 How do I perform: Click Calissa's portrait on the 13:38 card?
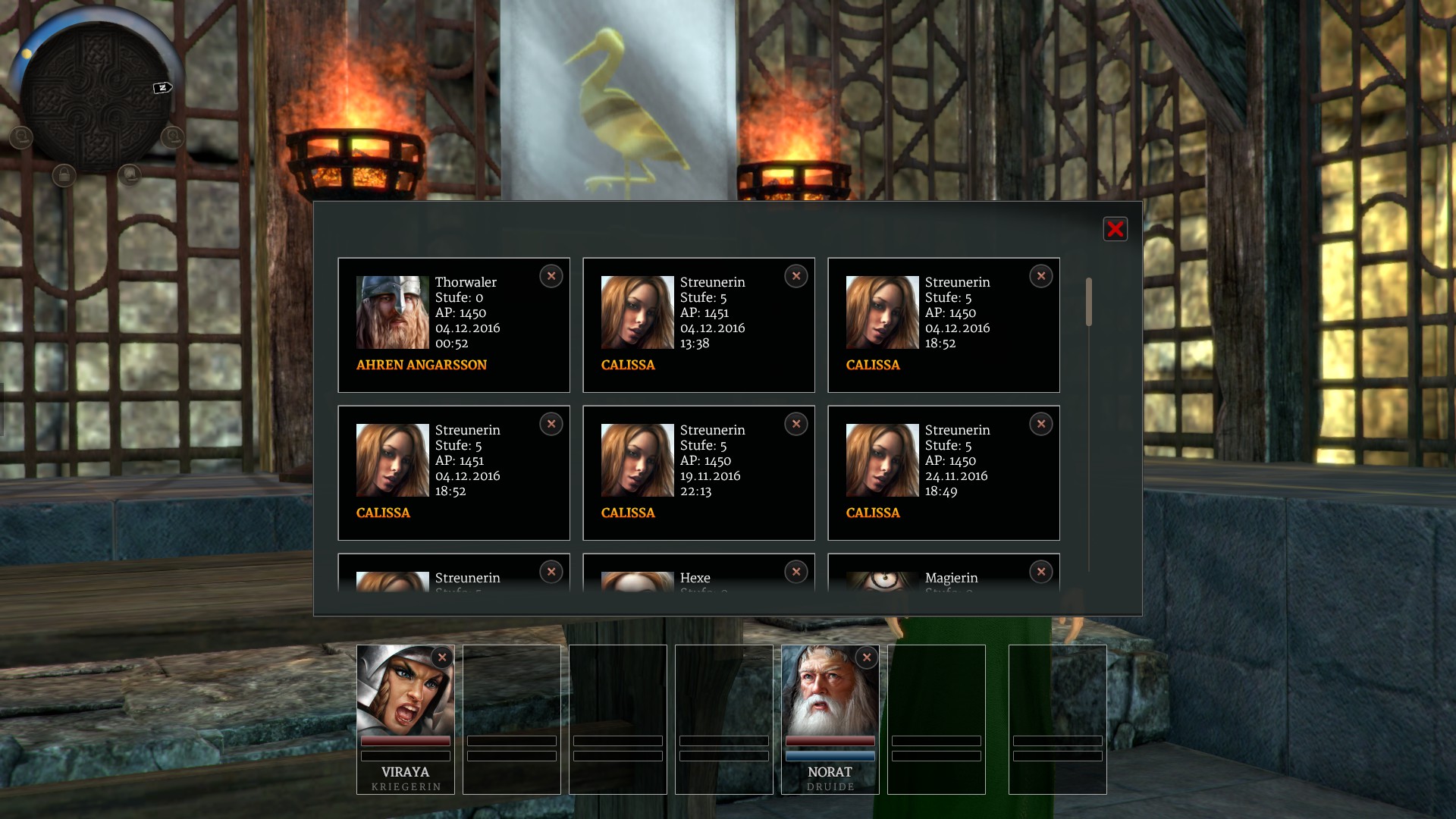[637, 312]
